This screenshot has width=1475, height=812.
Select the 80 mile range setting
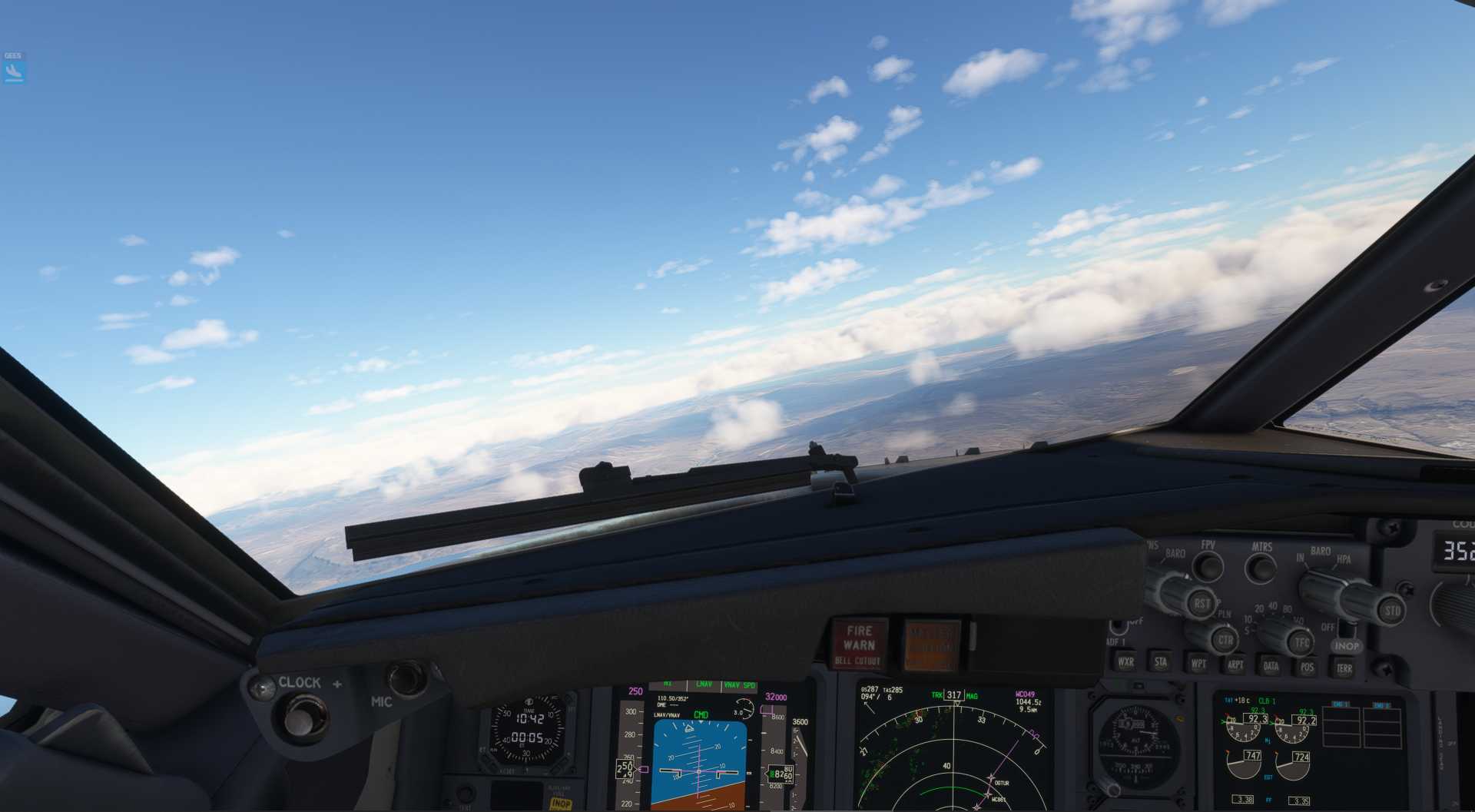click(1287, 608)
